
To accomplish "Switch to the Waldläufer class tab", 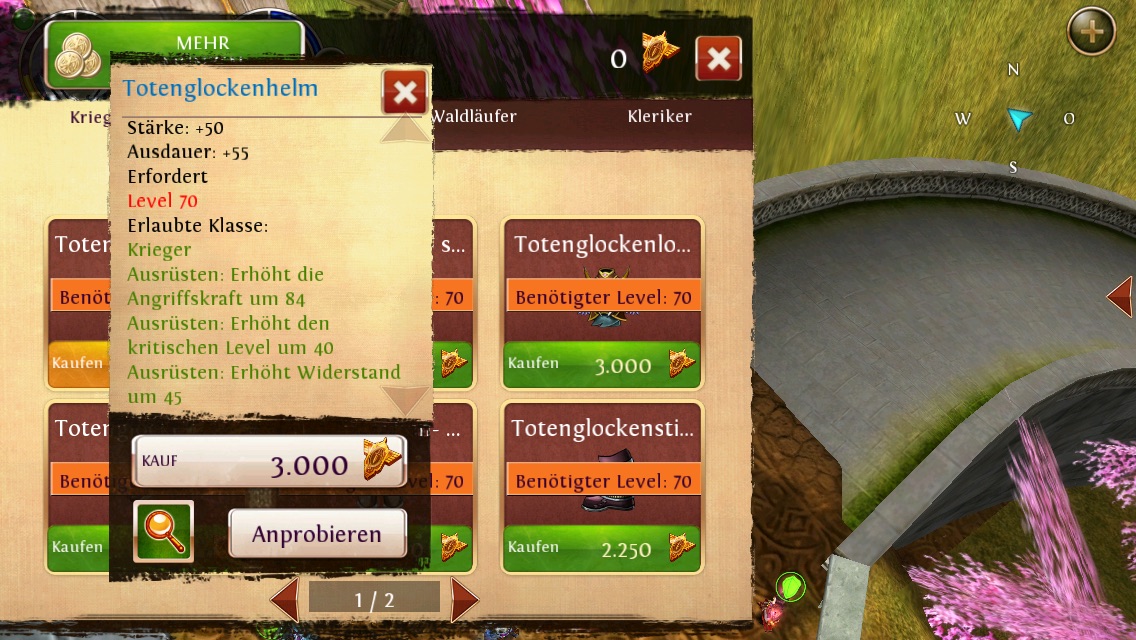I will coord(472,117).
